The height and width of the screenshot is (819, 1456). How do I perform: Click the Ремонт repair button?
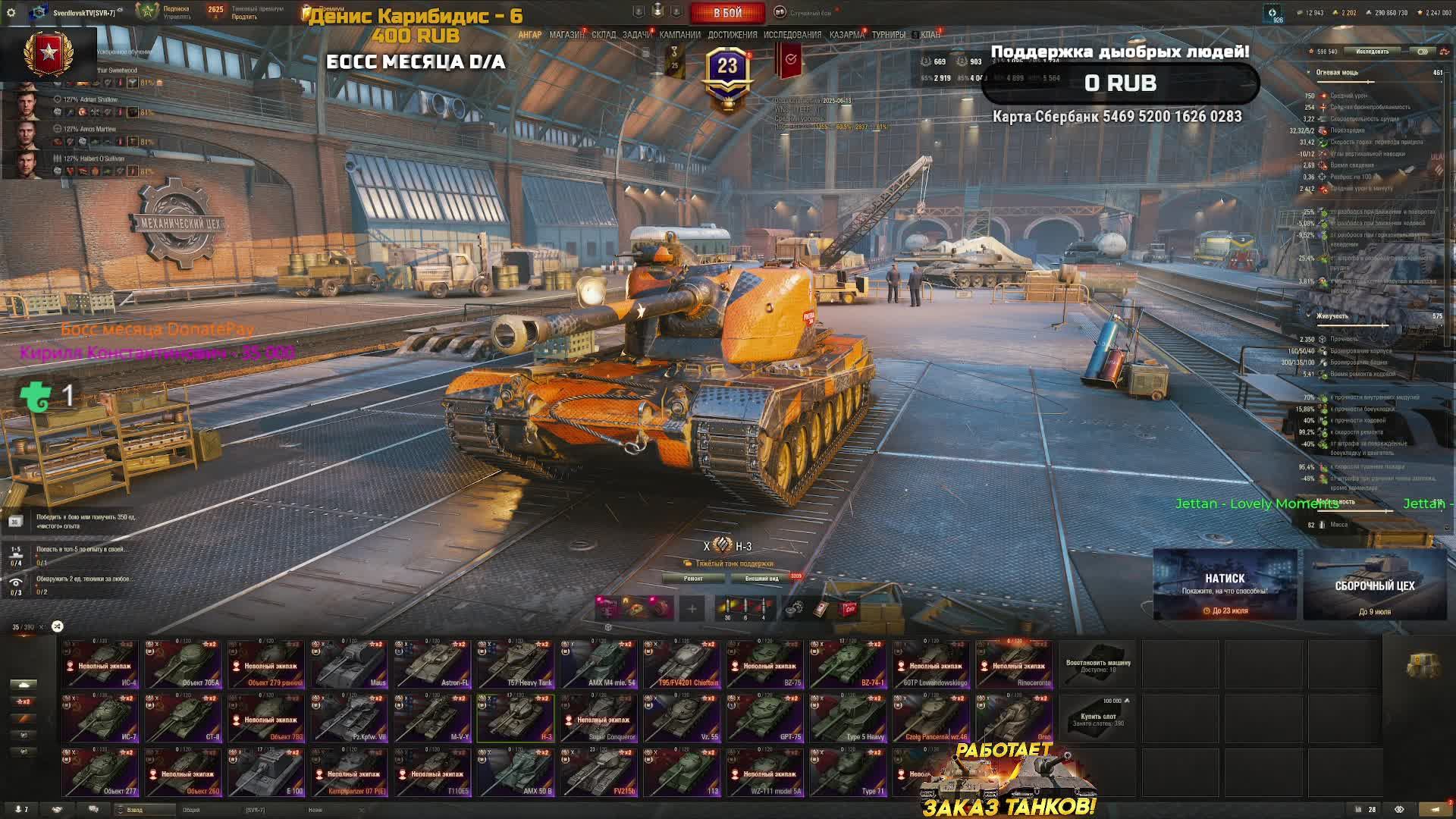point(693,579)
